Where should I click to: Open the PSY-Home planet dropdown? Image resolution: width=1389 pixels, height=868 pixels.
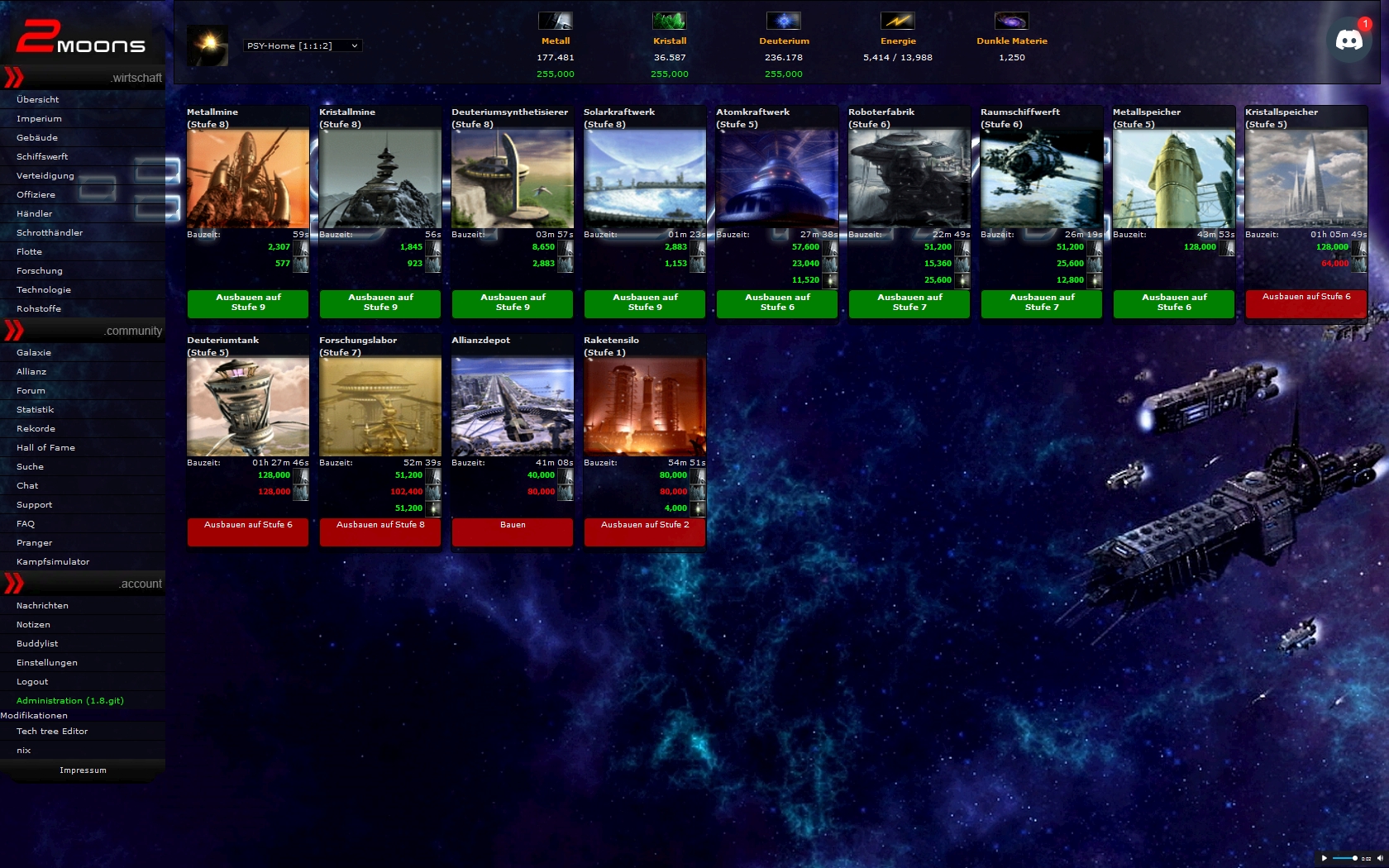pos(303,46)
